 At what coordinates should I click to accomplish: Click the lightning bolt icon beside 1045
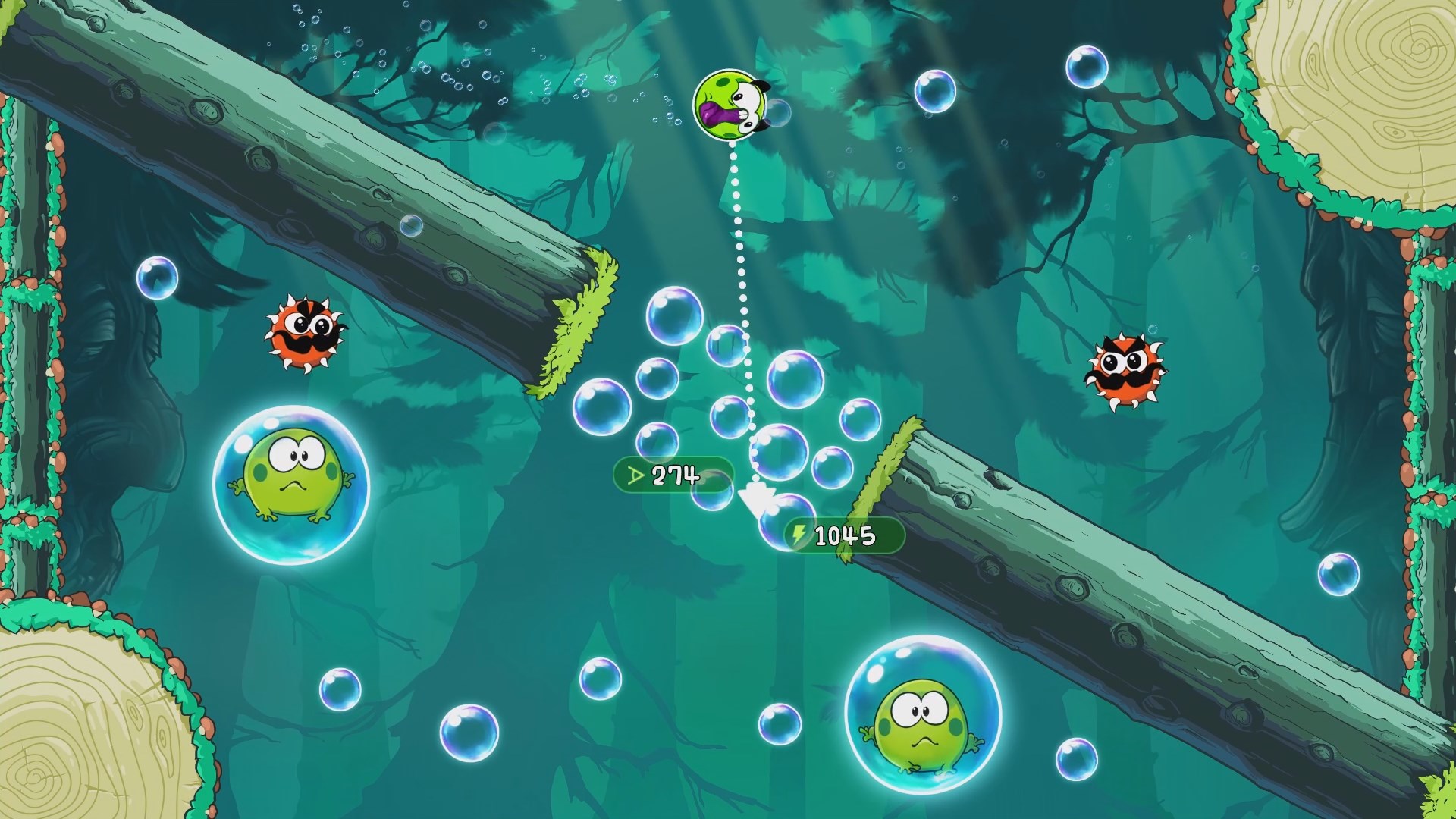[799, 535]
